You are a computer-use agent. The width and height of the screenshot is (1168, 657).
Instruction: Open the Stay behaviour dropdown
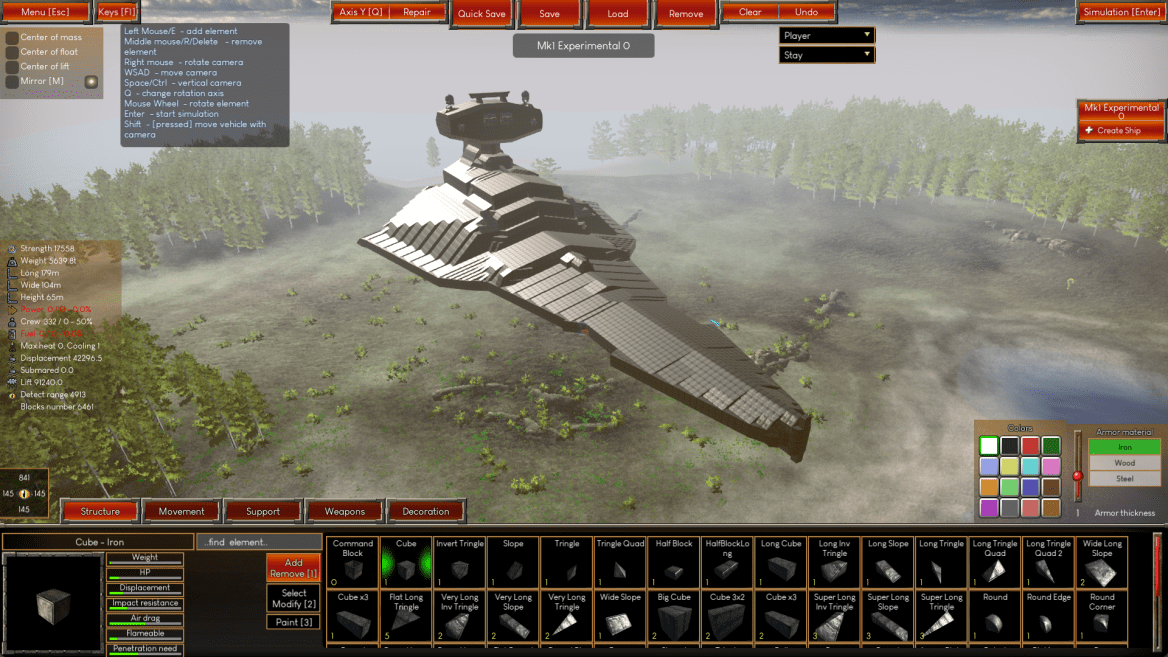pos(826,55)
